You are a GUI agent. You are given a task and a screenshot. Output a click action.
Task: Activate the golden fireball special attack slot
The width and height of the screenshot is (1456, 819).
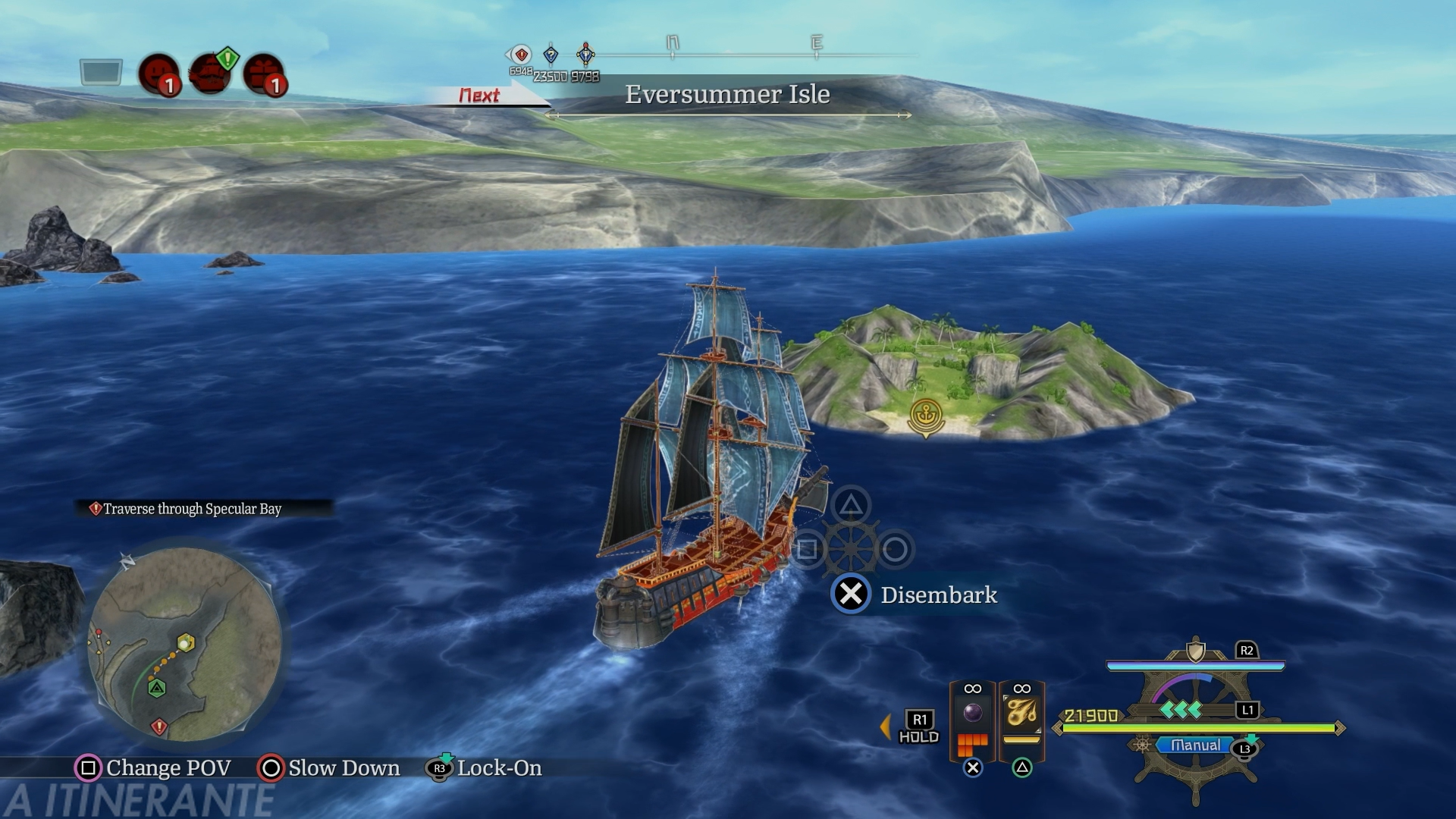(1021, 714)
